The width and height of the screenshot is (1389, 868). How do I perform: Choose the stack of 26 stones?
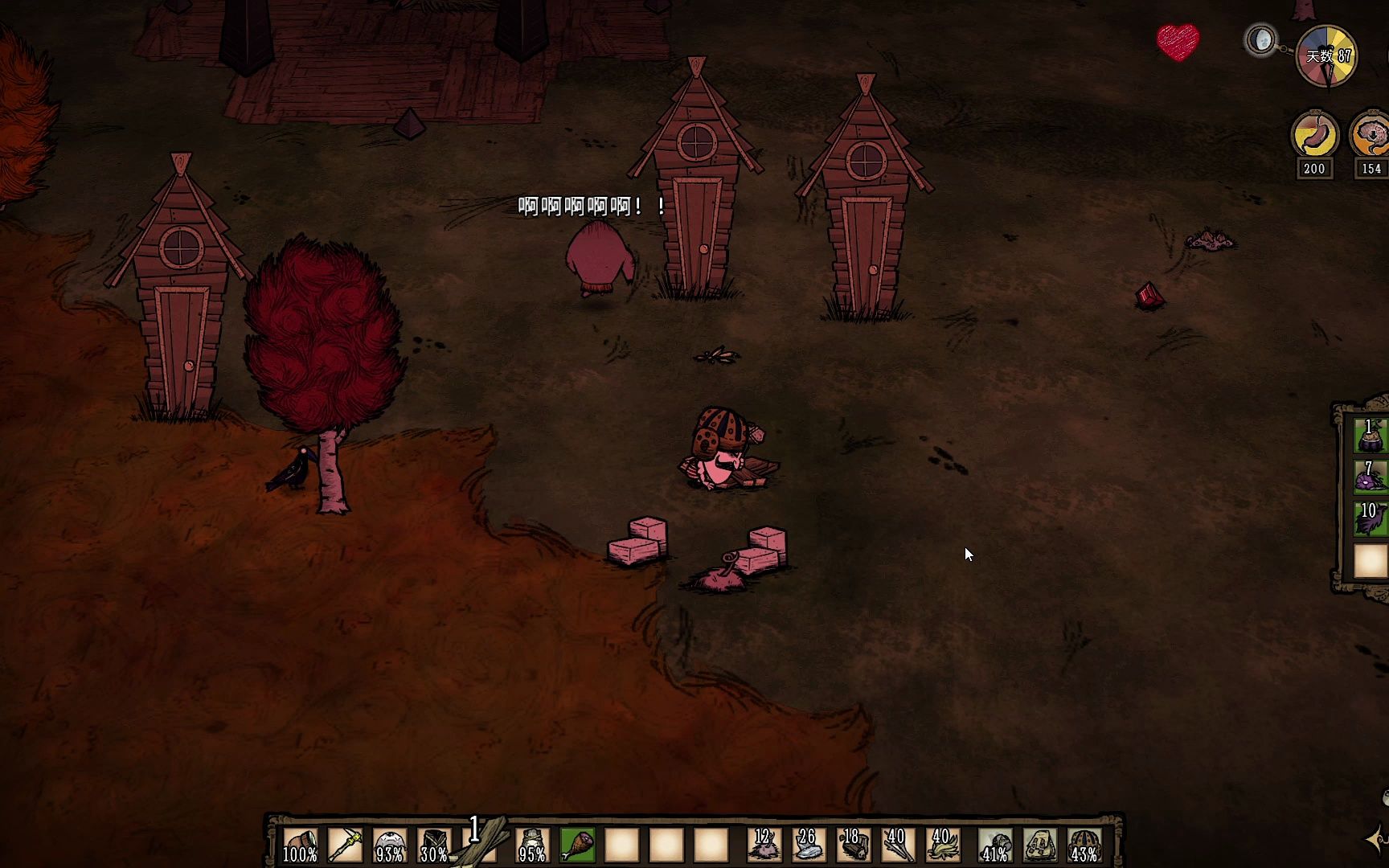pos(808,845)
